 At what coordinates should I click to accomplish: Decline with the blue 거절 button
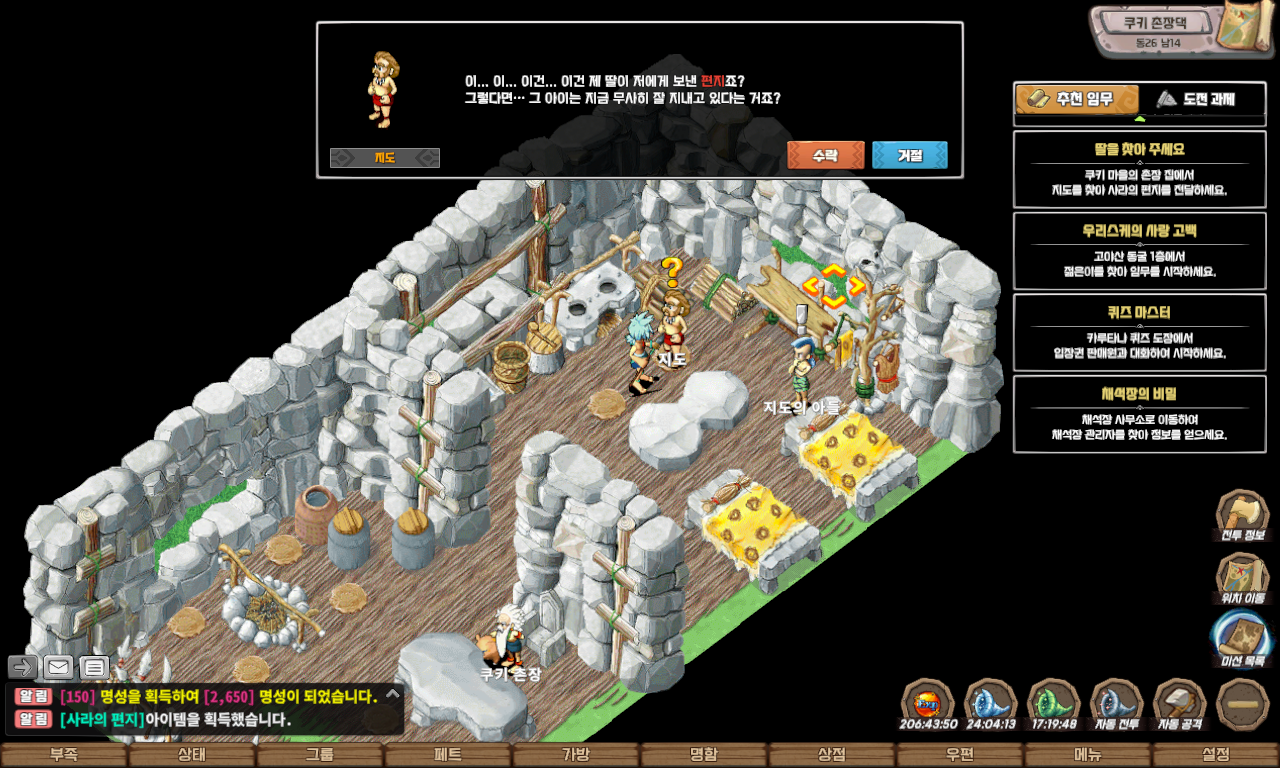click(x=909, y=156)
